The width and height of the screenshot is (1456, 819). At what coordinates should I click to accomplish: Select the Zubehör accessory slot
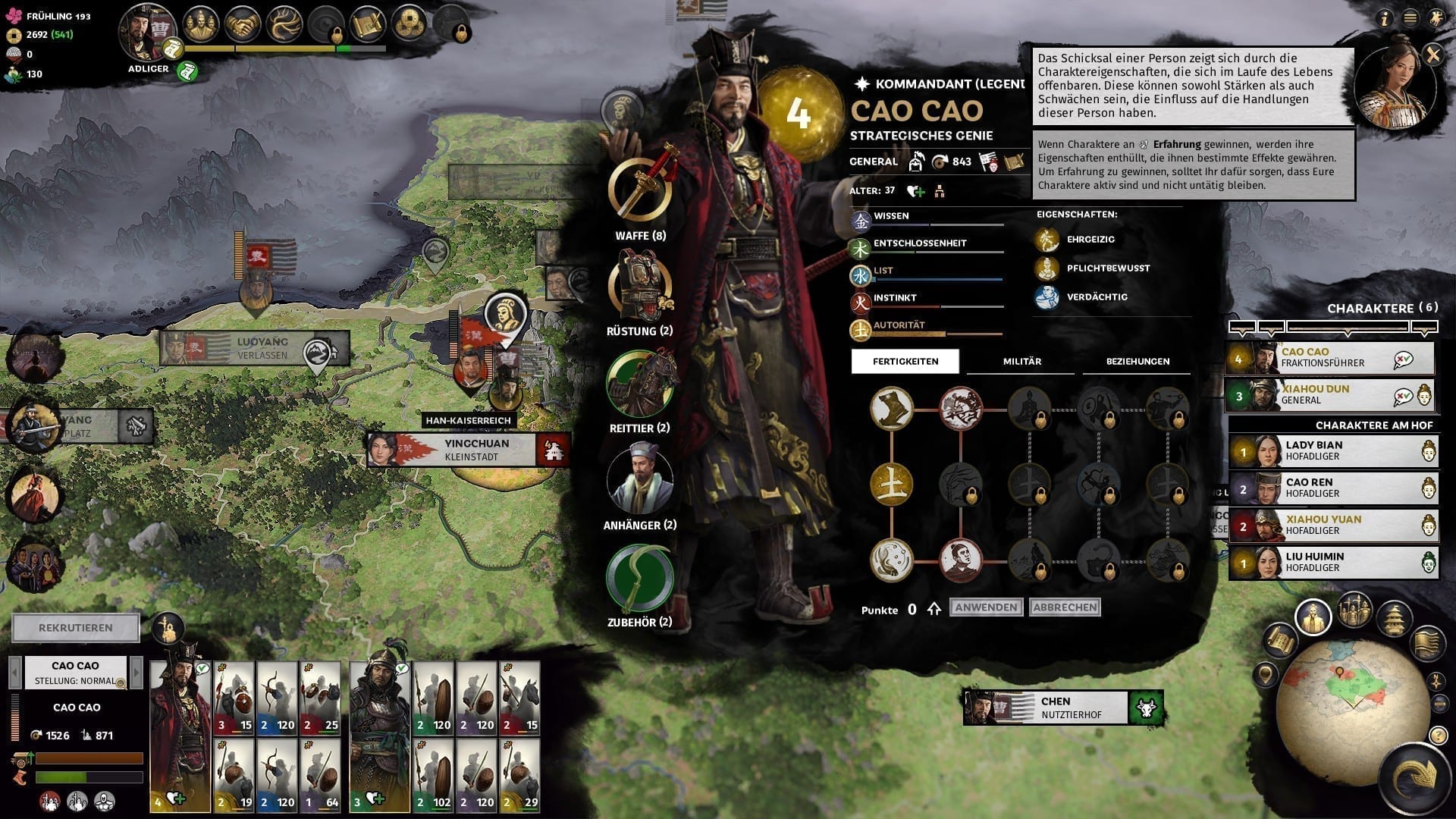tap(640, 578)
